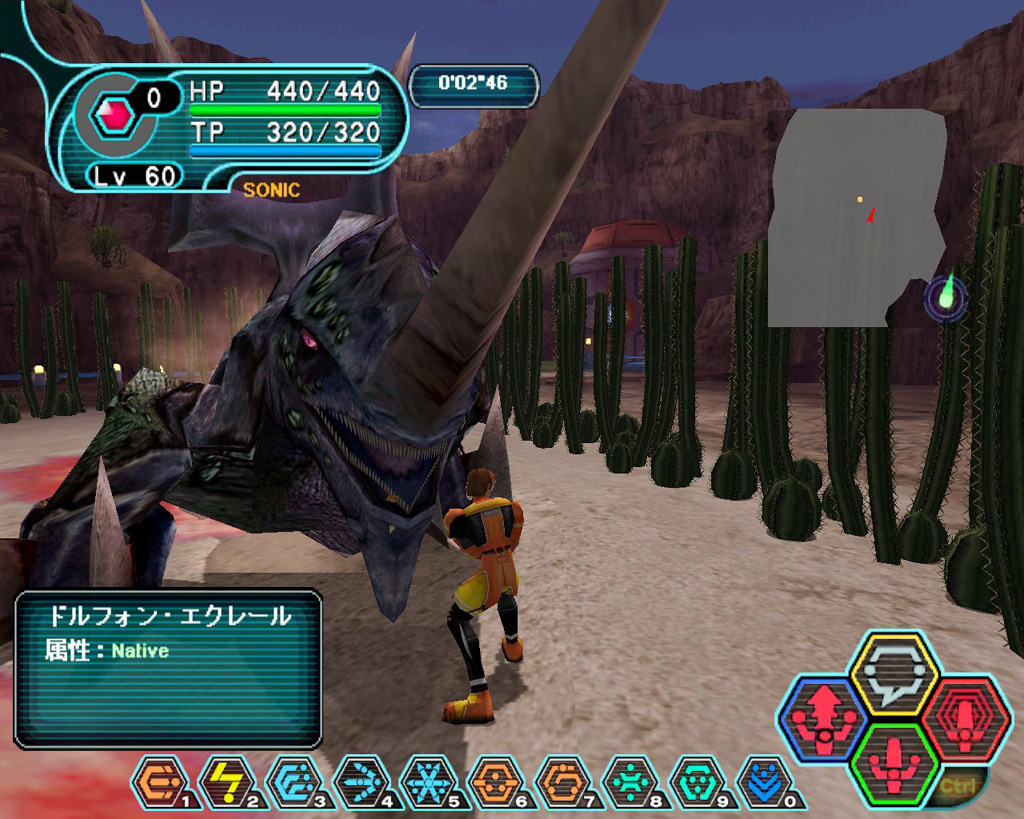This screenshot has width=1024, height=819.
Task: Trigger the blue-bordered heavy attack hexagon
Action: point(824,718)
